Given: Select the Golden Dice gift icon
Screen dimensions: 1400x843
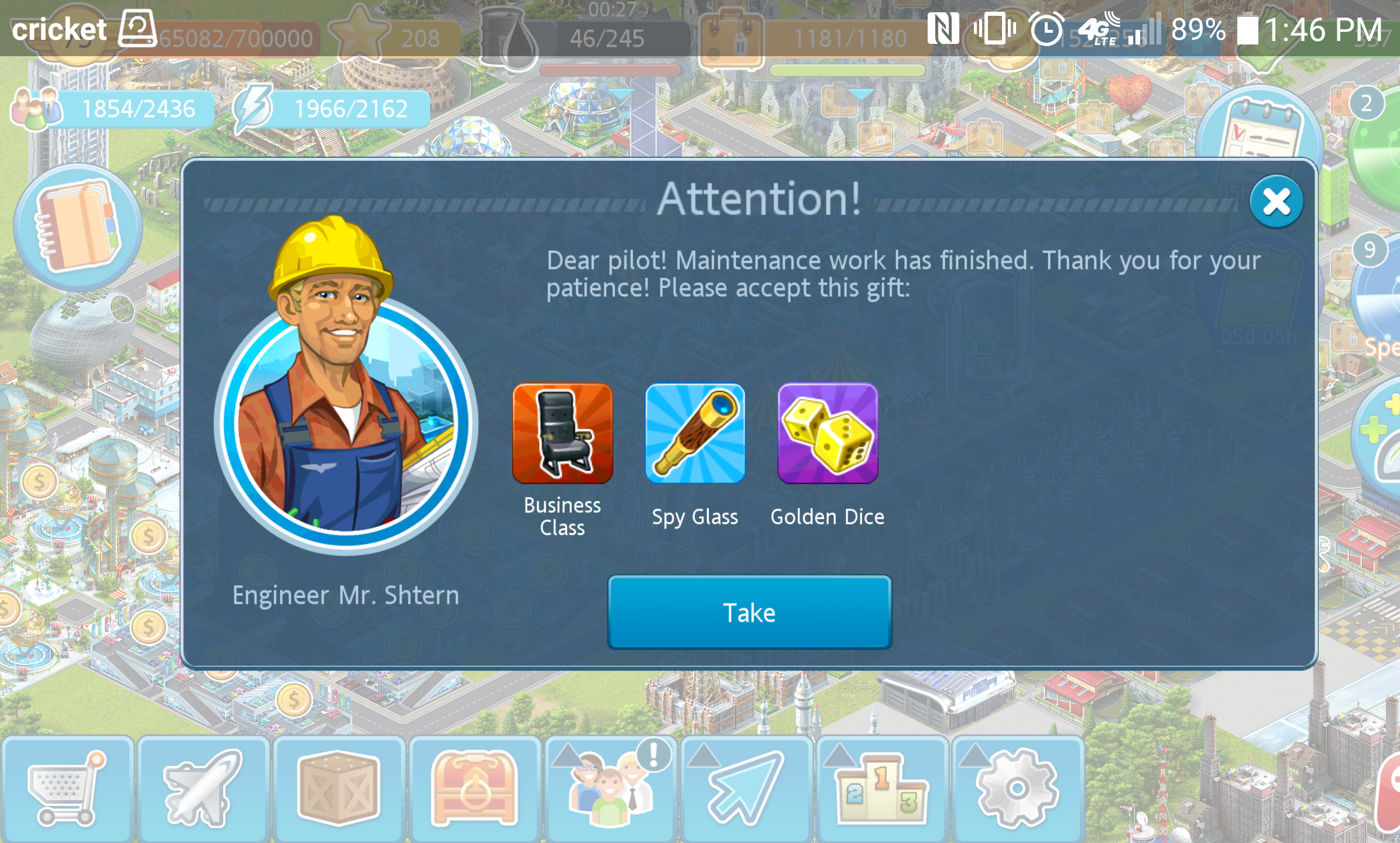Looking at the screenshot, I should (828, 434).
